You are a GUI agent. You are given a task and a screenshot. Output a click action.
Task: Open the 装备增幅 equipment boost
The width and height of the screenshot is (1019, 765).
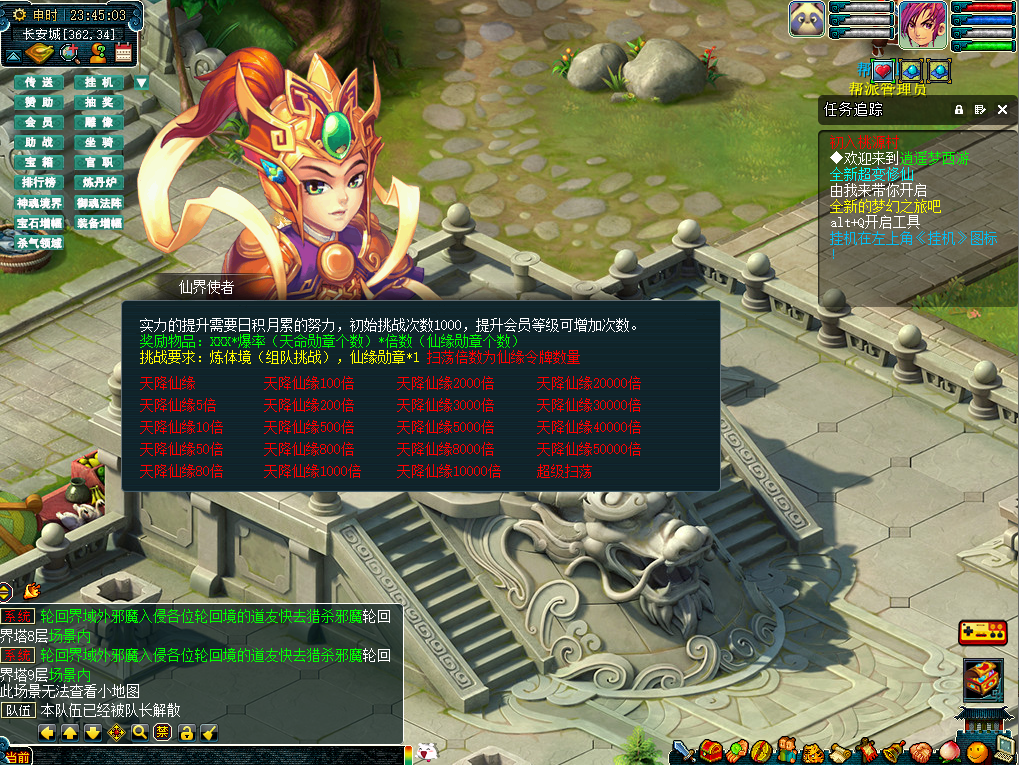coord(99,223)
